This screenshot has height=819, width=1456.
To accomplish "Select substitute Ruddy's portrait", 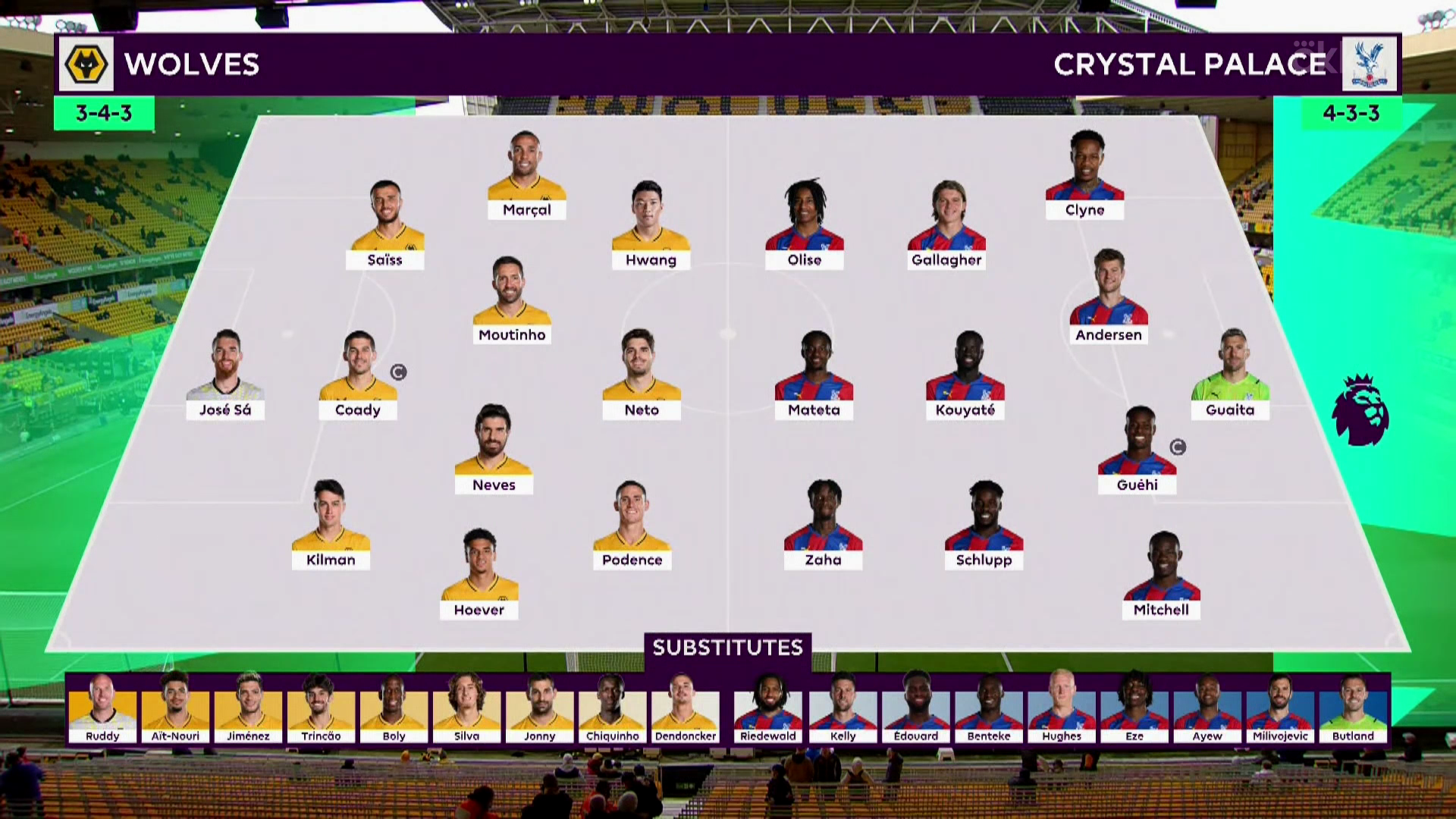I will pos(102,705).
